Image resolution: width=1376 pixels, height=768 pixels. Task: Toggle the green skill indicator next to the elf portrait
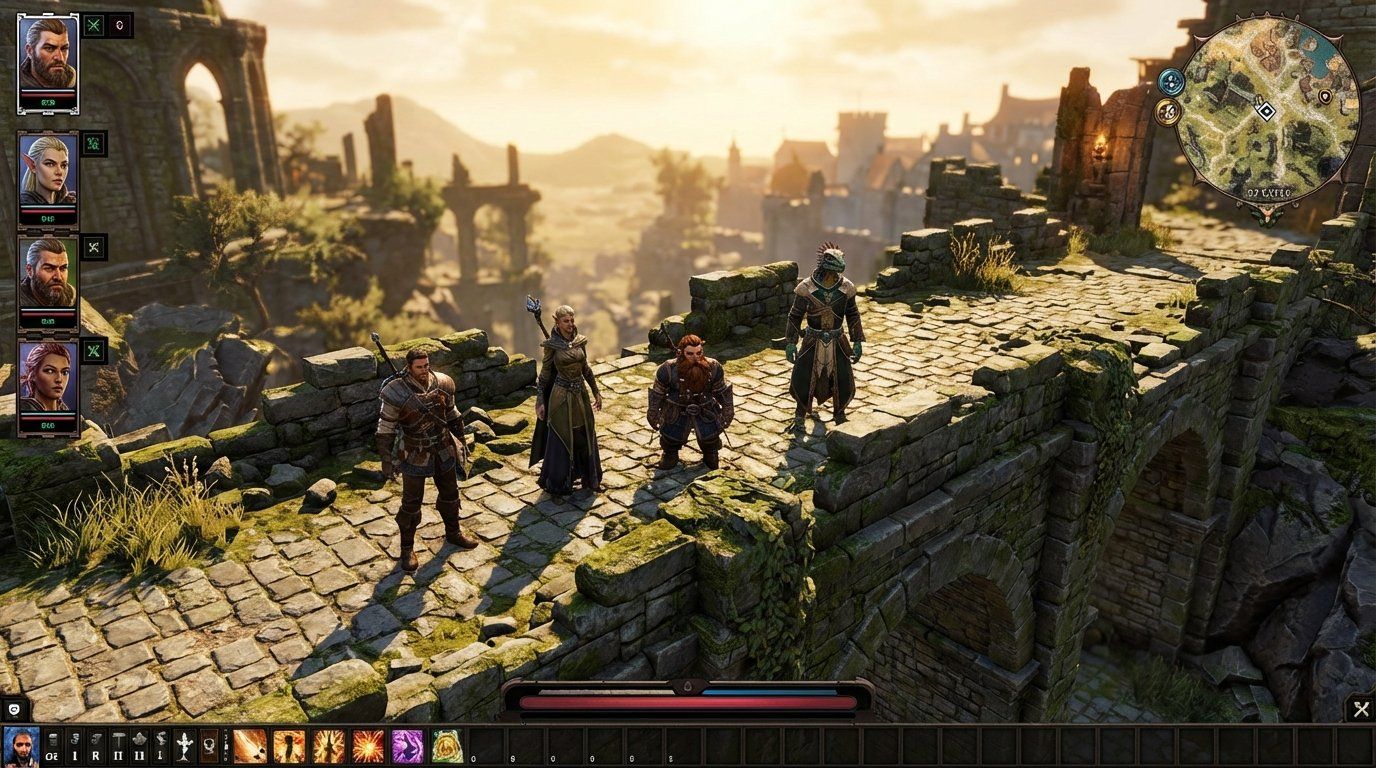click(x=93, y=143)
